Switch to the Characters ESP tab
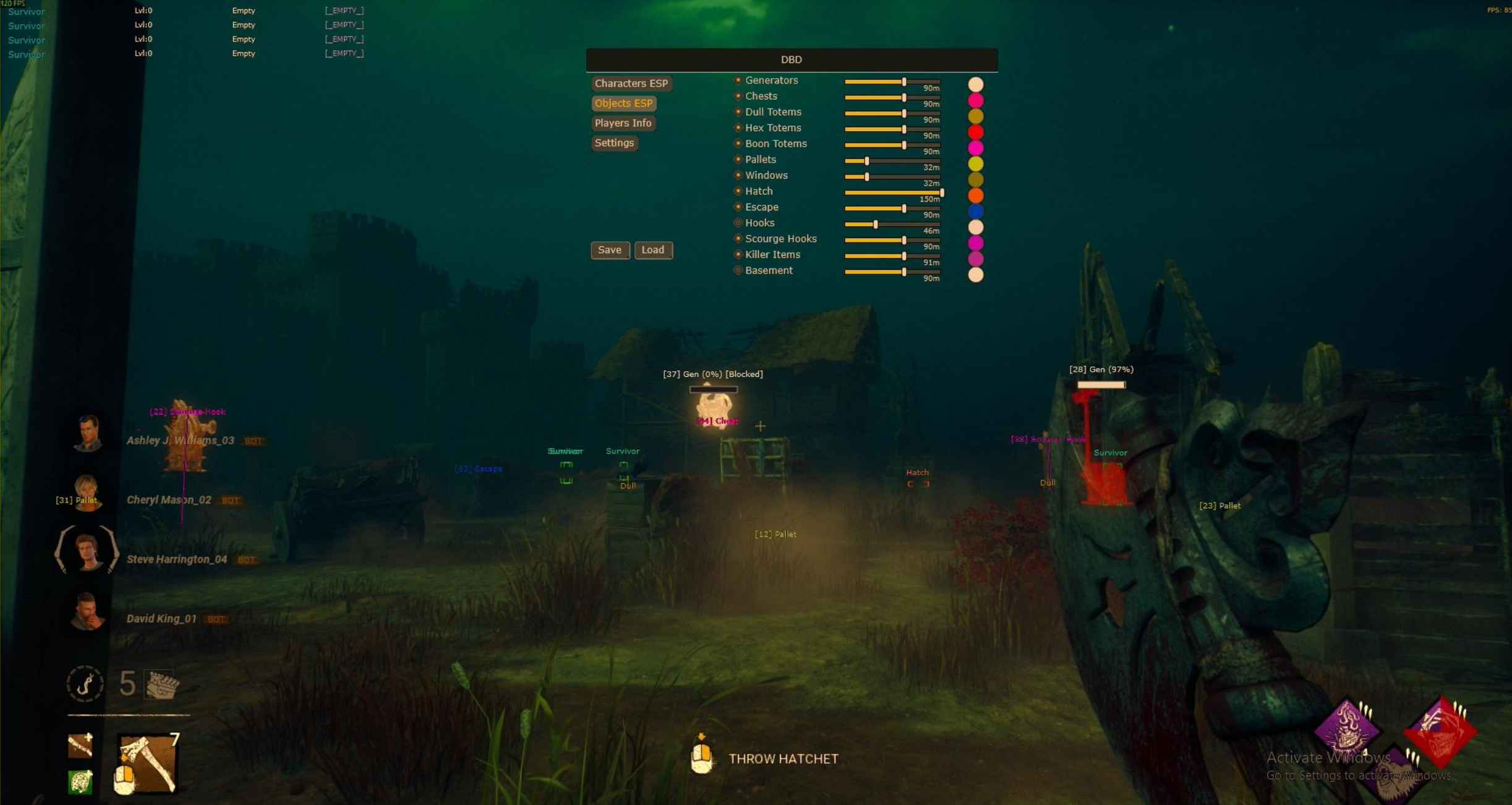 tap(631, 84)
